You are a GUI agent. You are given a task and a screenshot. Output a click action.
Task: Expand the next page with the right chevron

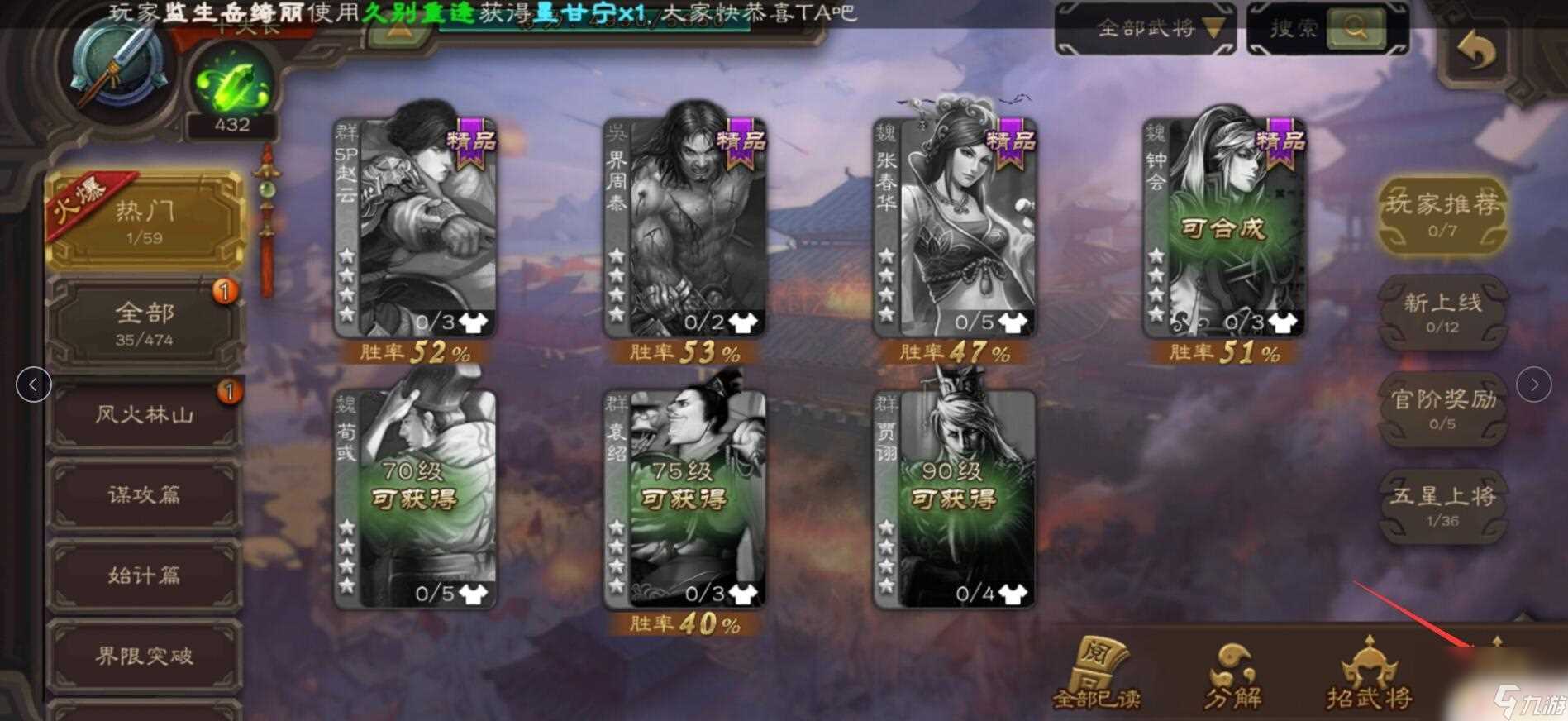click(1535, 384)
